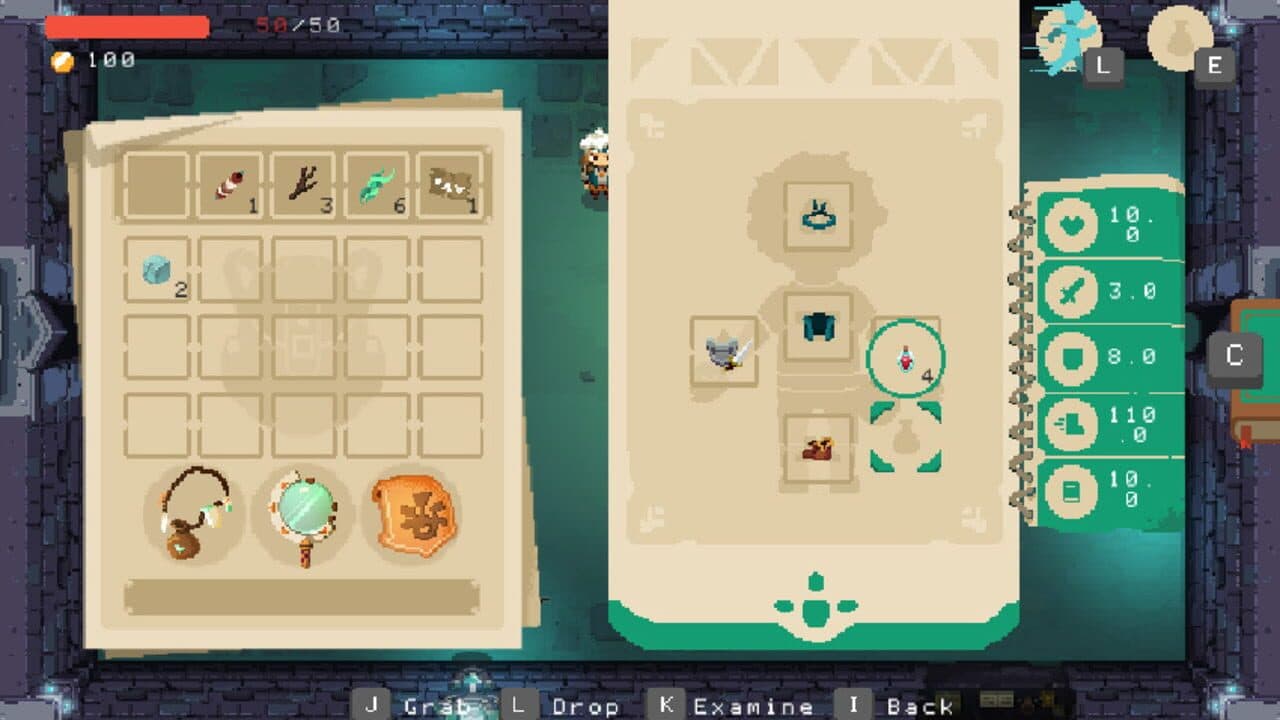
Task: Toggle the highlighted bag slot
Action: click(x=906, y=435)
